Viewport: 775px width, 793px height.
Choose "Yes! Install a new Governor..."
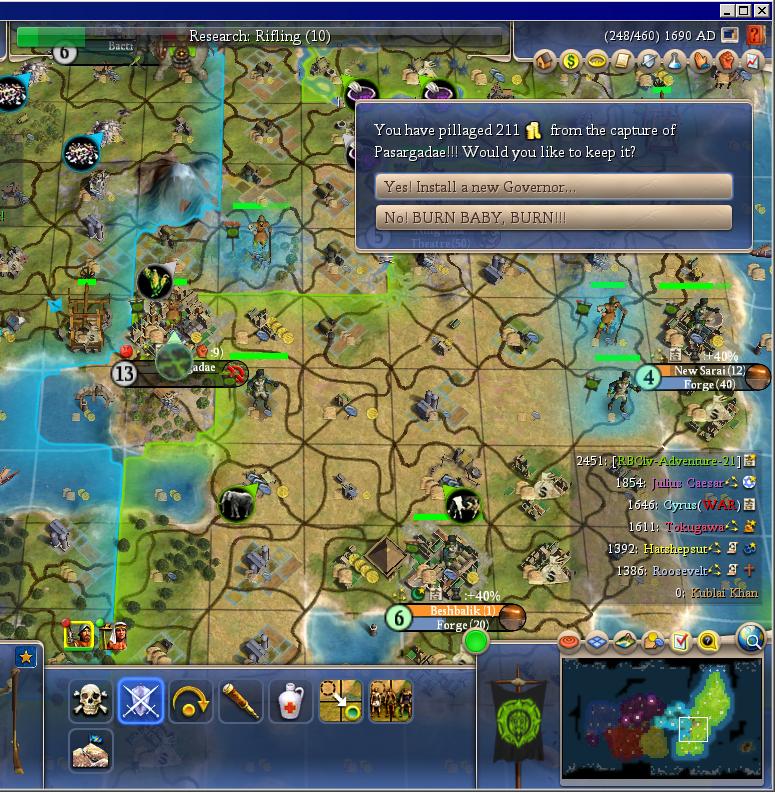[x=553, y=187]
